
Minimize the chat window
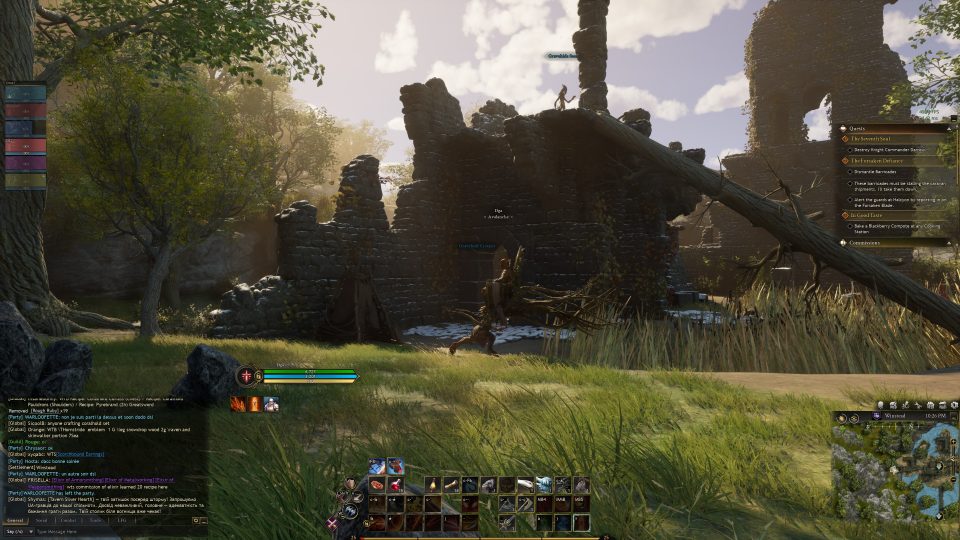click(x=203, y=521)
